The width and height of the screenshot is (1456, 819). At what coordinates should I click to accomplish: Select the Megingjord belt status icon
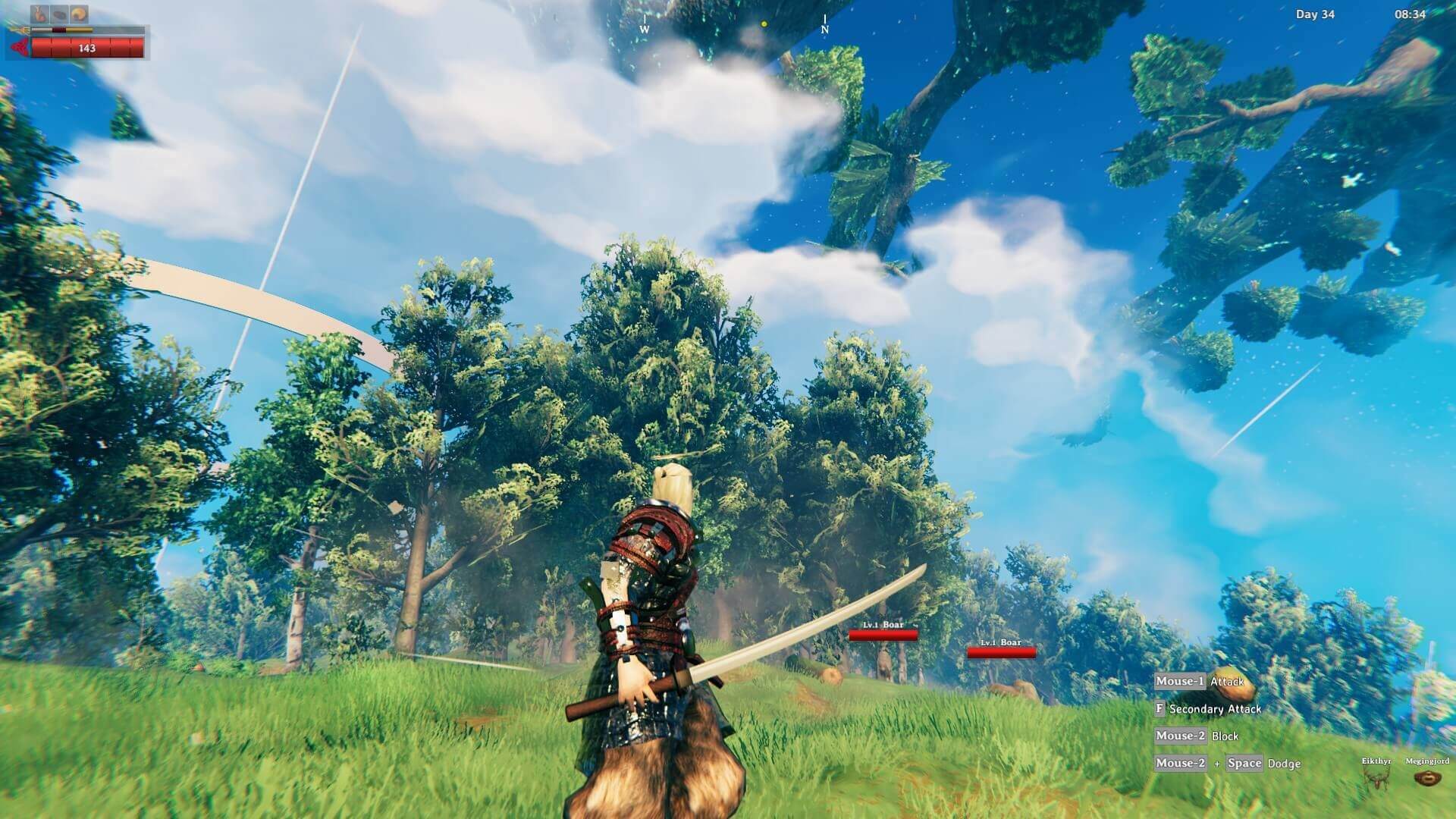pyautogui.click(x=1427, y=779)
